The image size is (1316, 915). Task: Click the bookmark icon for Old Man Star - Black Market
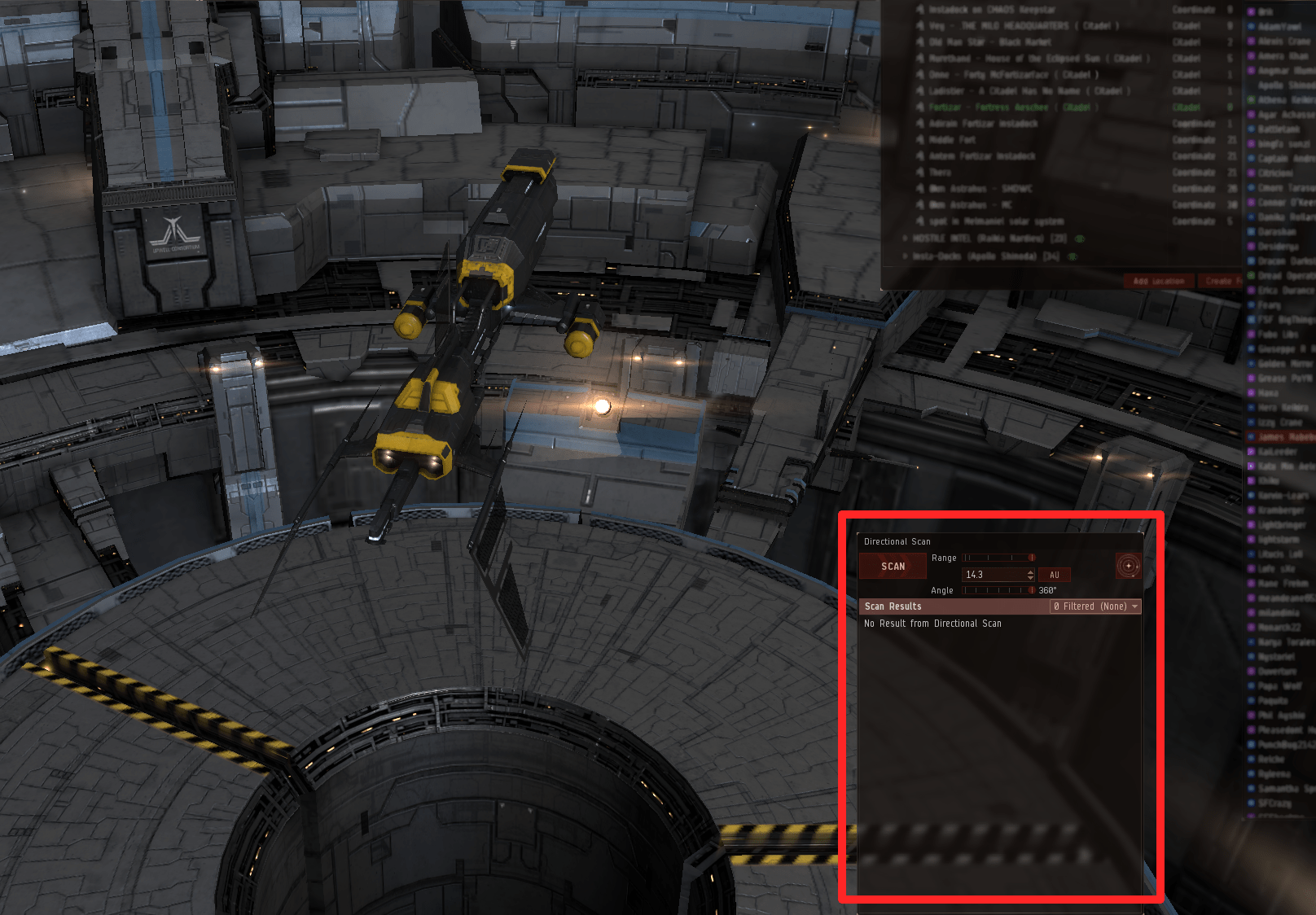pyautogui.click(x=920, y=42)
